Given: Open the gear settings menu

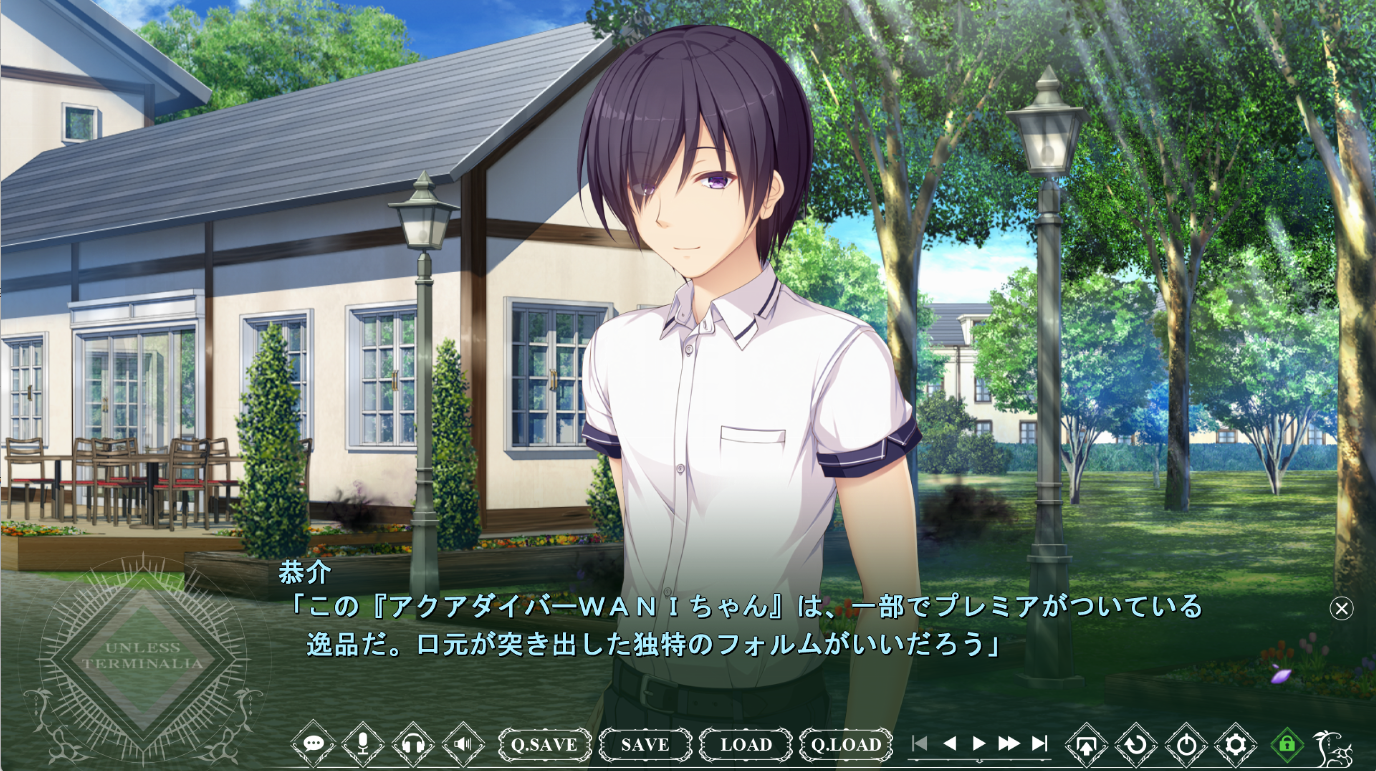Looking at the screenshot, I should click(1236, 744).
